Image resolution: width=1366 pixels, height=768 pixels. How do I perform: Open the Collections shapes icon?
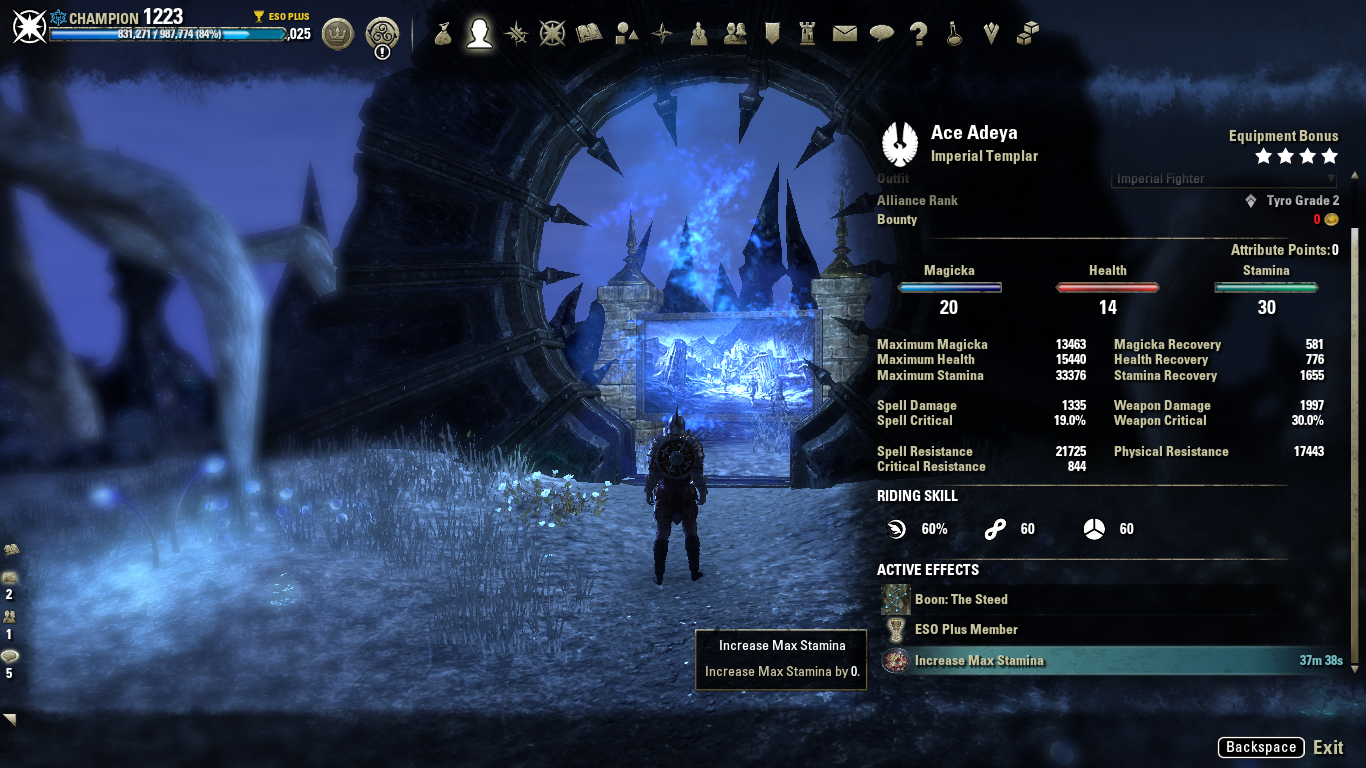tap(626, 34)
